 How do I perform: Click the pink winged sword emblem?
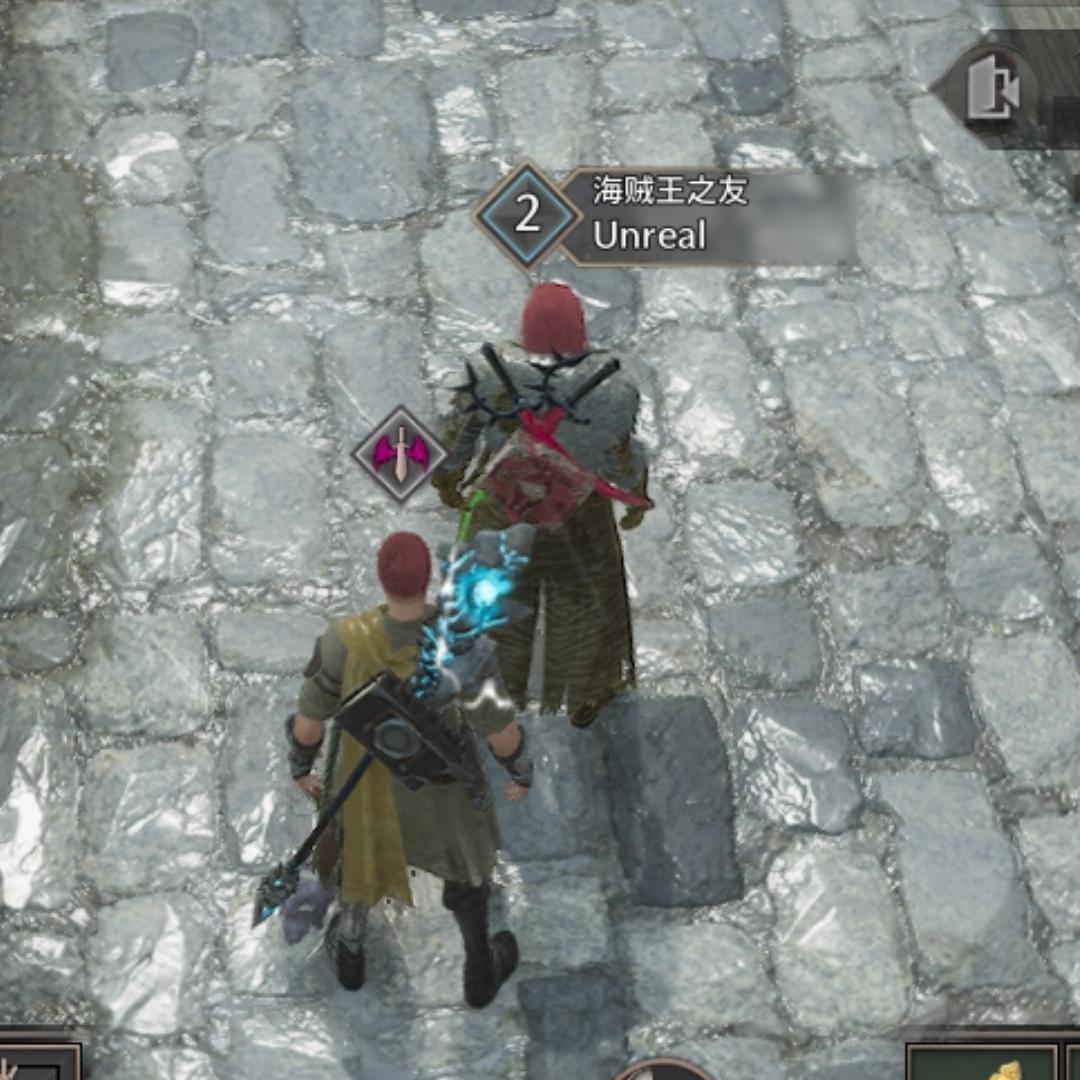[400, 455]
